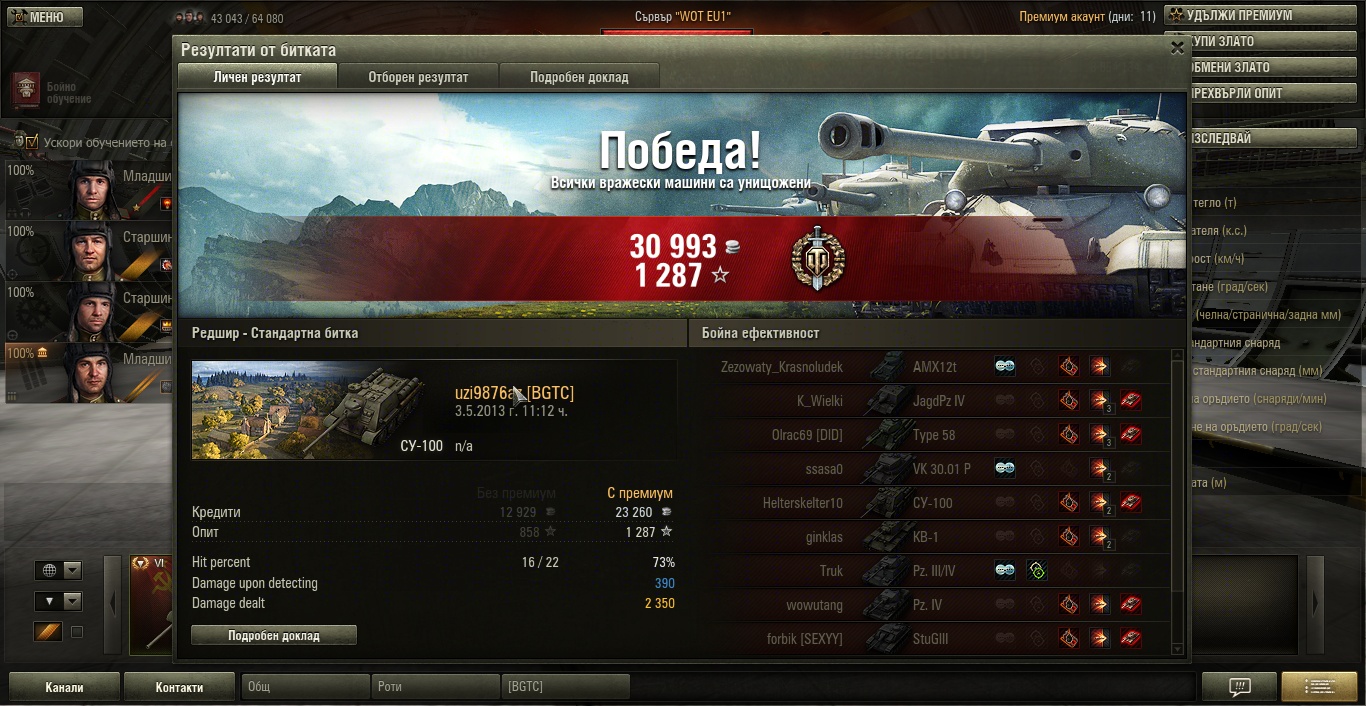Open the chat bubble notifications button
1366x706 pixels.
(1239, 687)
